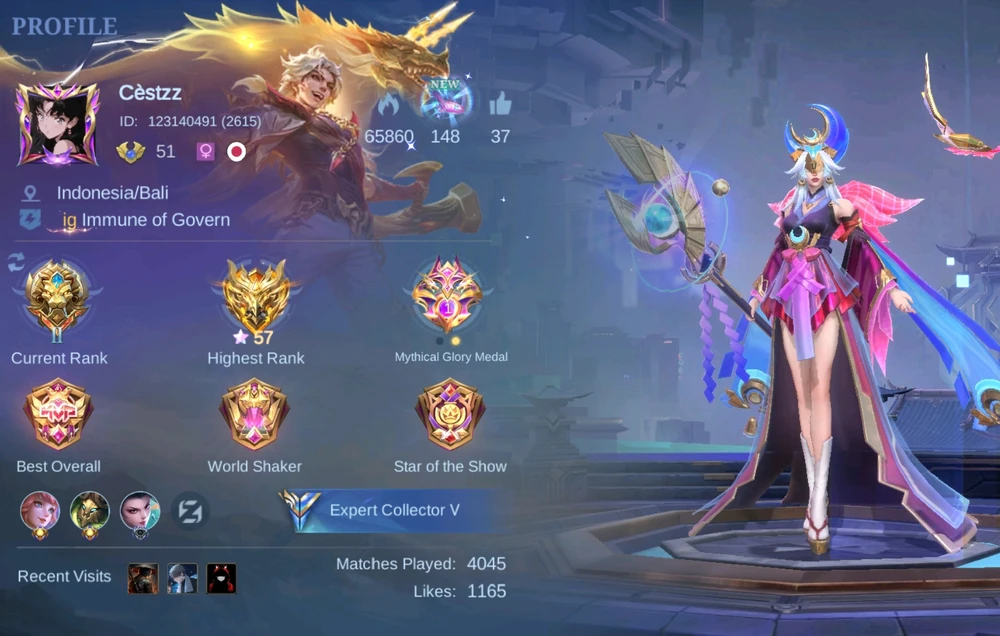The height and width of the screenshot is (636, 1000).
Task: Tap the flame popularity icon
Action: [389, 104]
